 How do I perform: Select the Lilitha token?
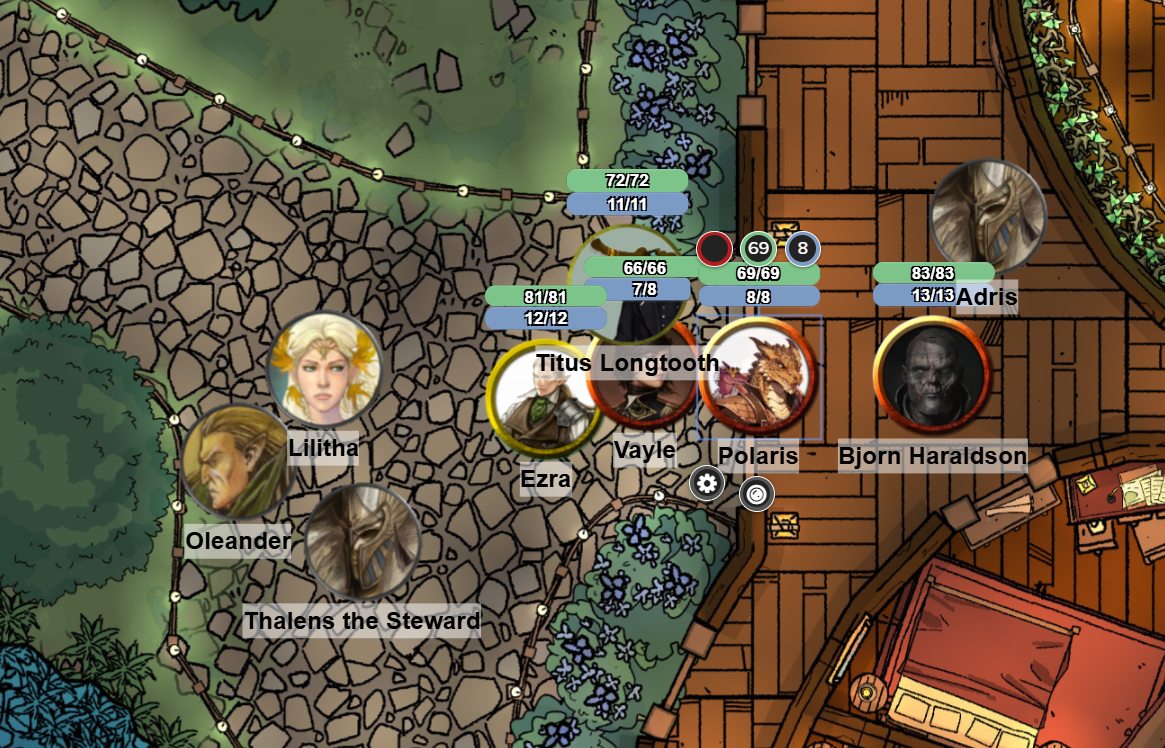pos(325,370)
